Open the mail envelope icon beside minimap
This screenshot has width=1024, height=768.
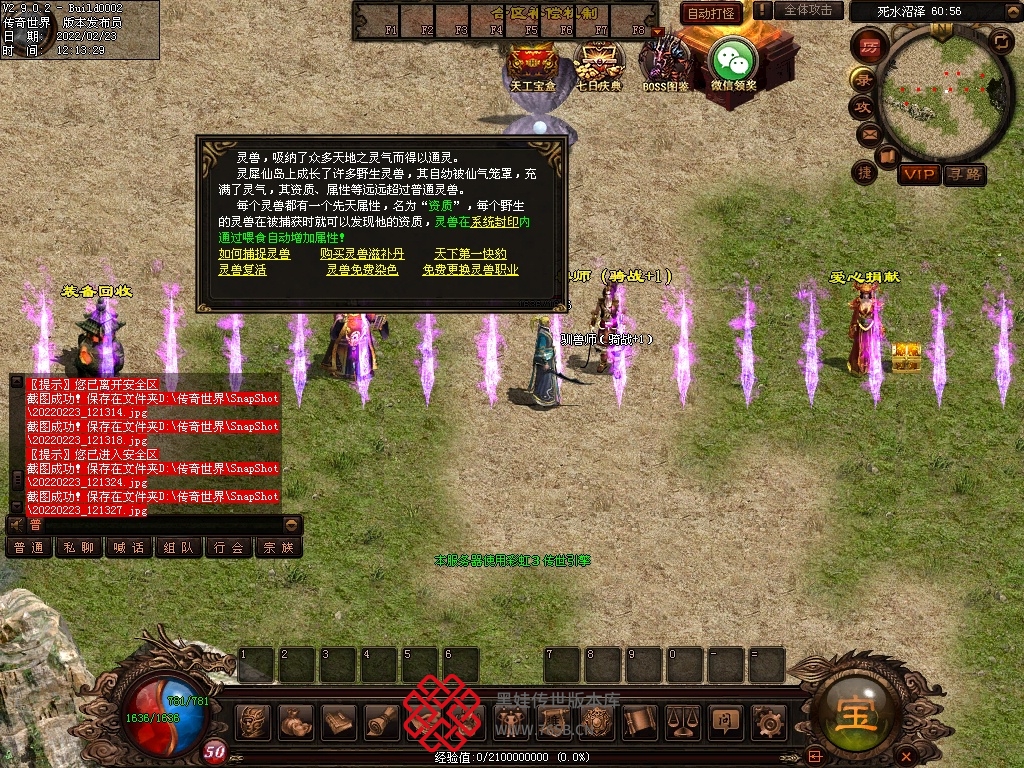867,133
